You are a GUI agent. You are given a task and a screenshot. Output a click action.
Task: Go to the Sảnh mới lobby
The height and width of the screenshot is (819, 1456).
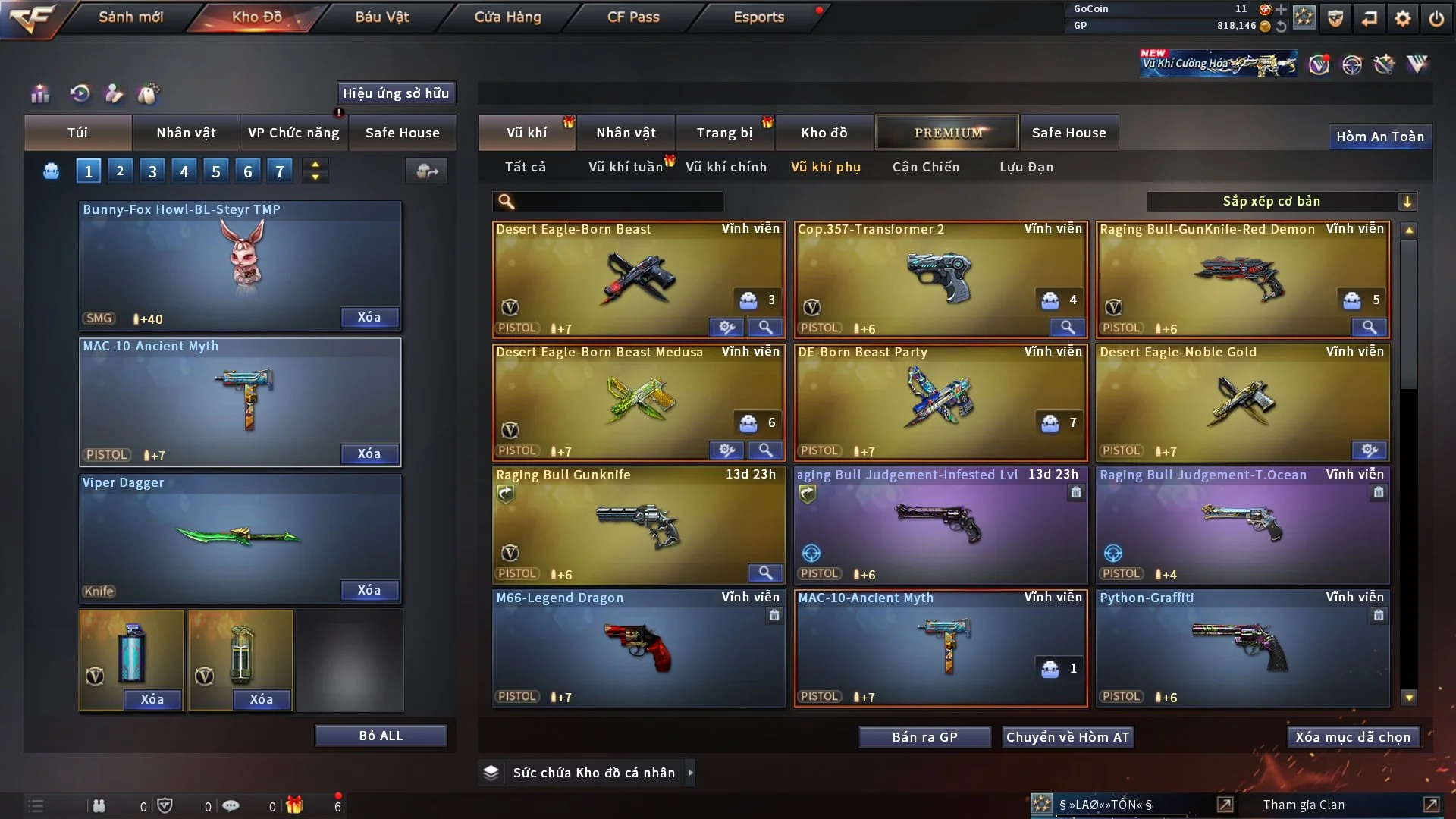130,17
